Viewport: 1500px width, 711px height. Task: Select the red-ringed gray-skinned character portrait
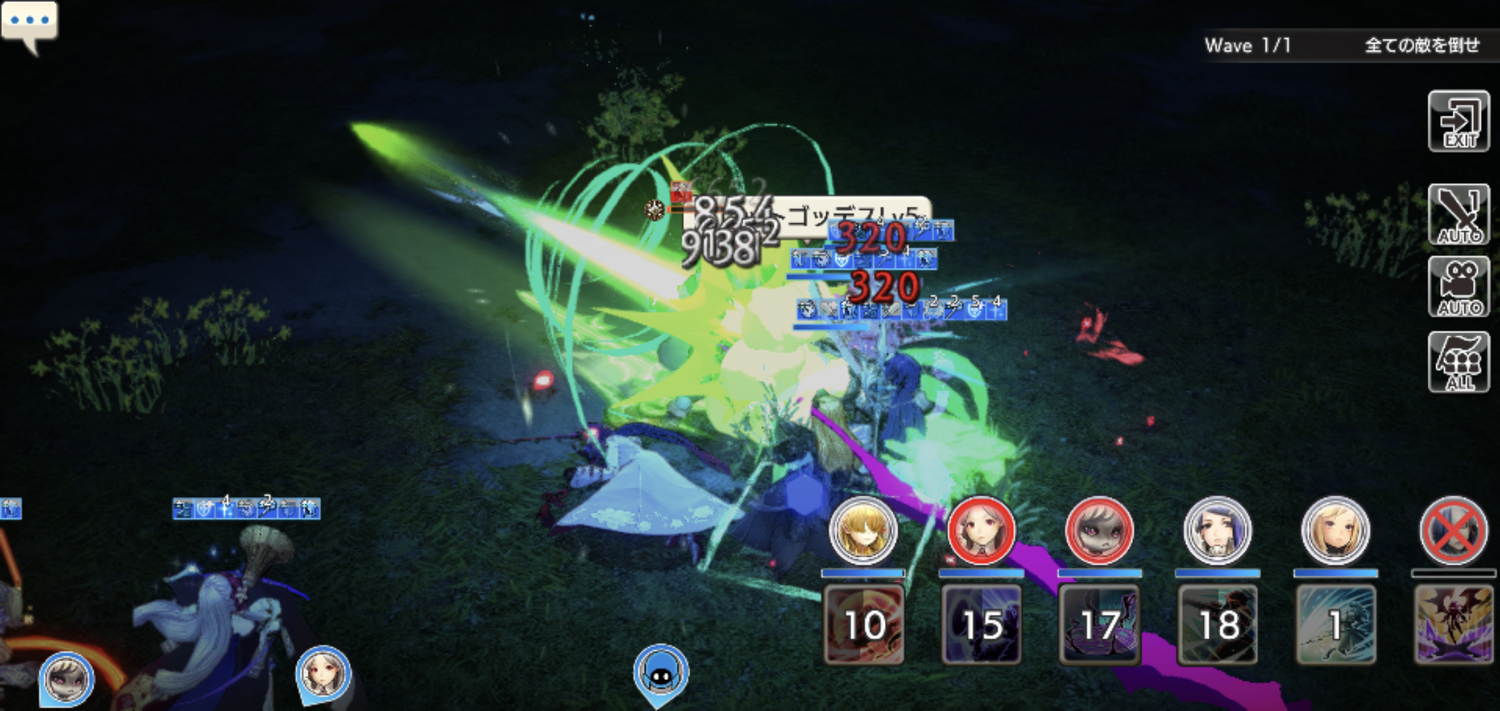click(x=1099, y=530)
